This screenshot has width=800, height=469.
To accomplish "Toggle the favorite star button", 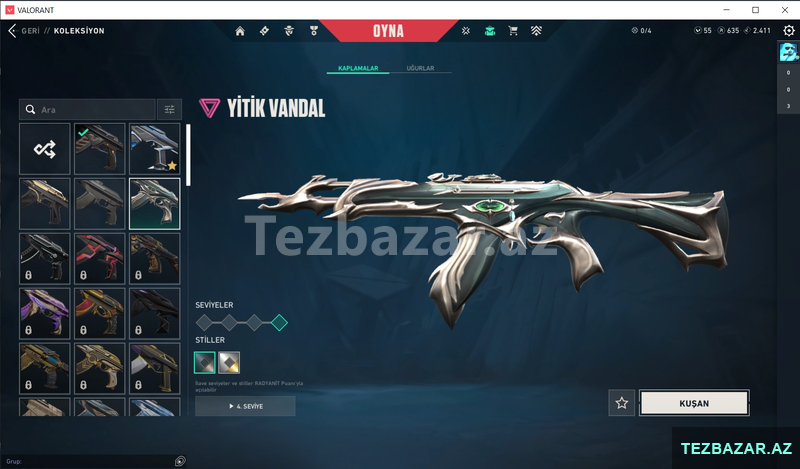I will coord(622,402).
